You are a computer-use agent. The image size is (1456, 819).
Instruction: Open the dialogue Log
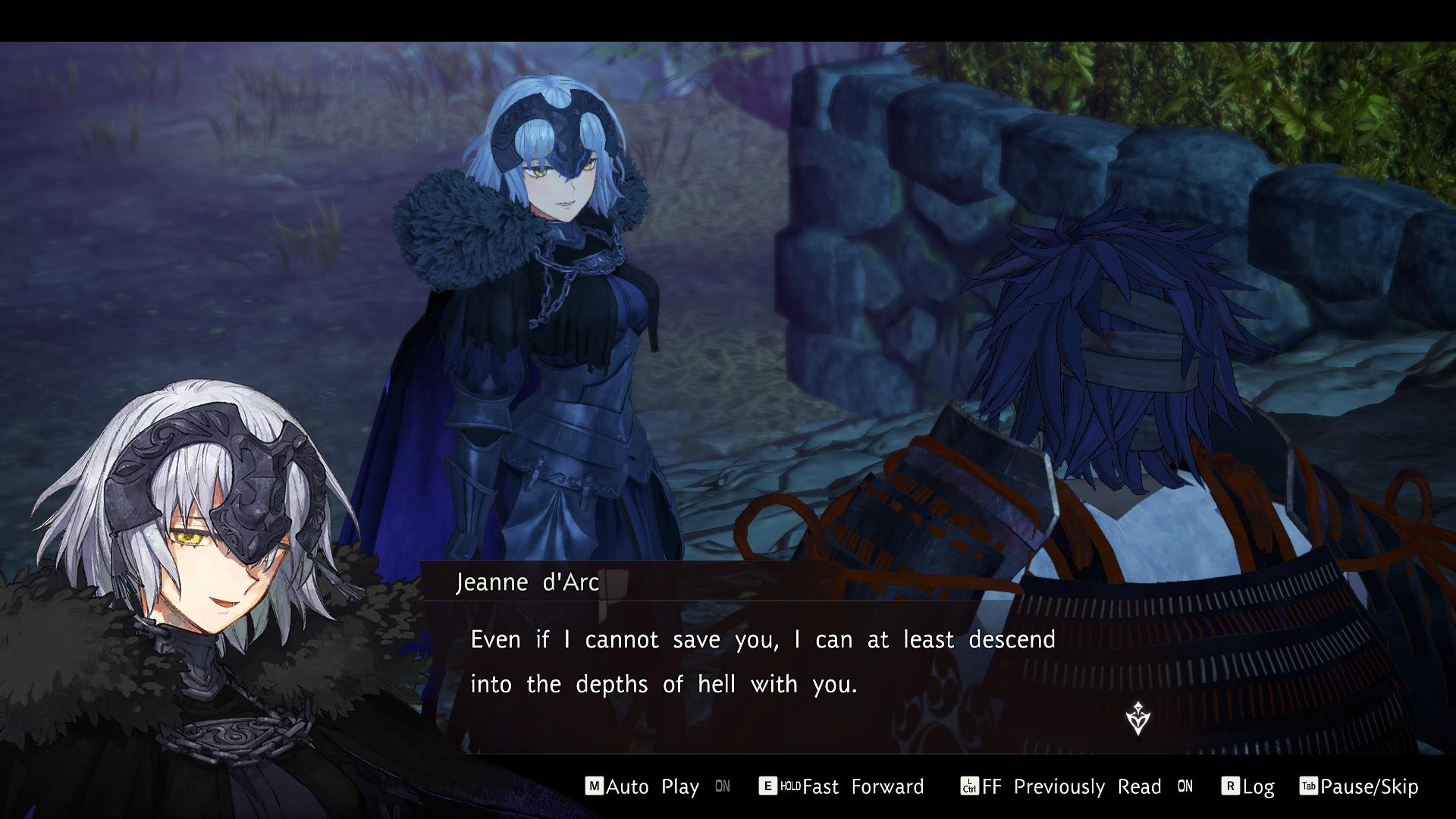click(x=1257, y=786)
